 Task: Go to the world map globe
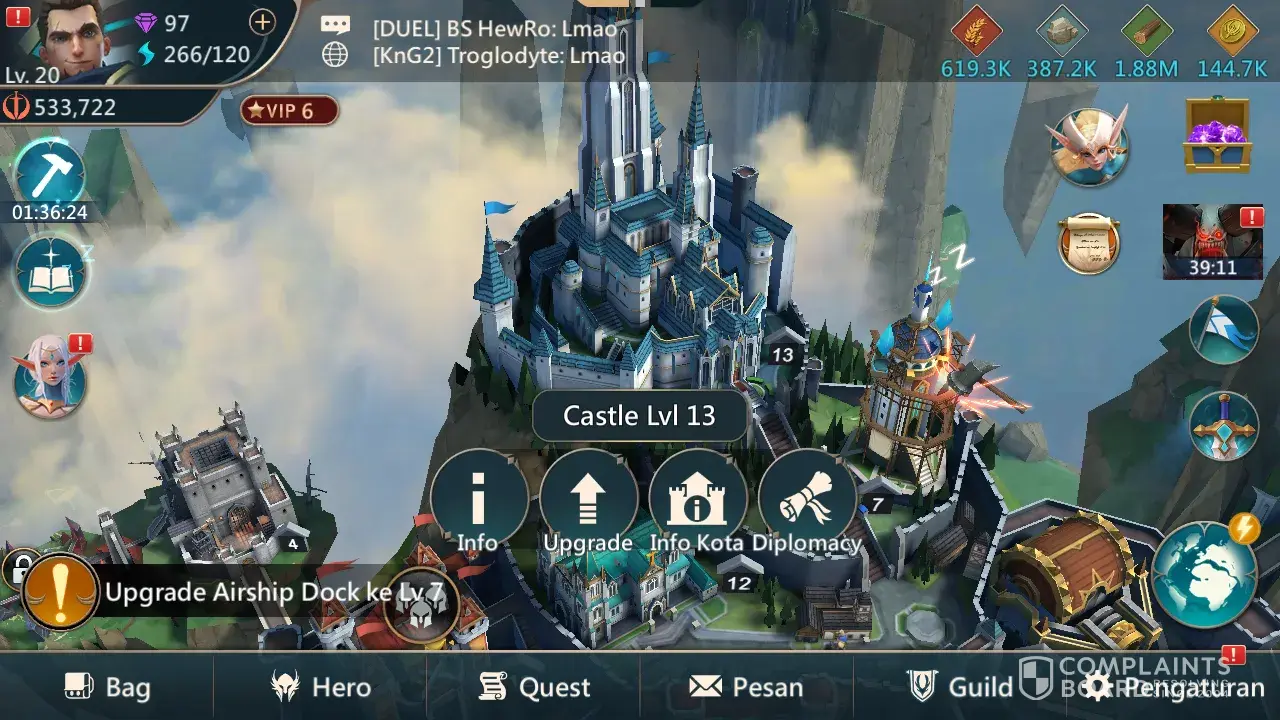tap(1203, 574)
